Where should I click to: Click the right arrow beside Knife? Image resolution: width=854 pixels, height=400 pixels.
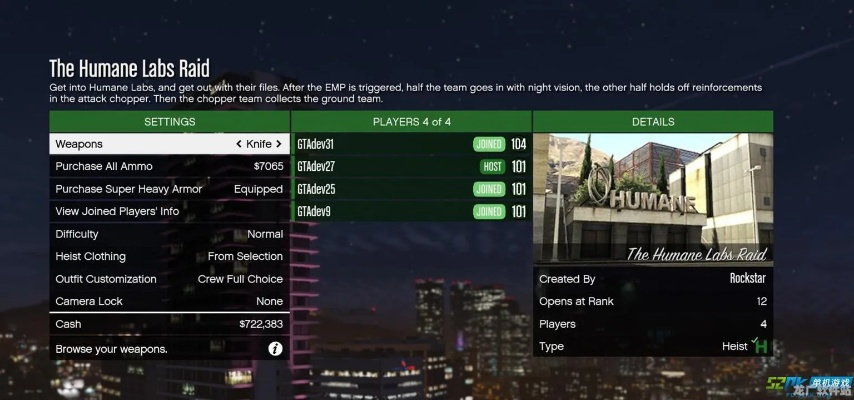(279, 144)
